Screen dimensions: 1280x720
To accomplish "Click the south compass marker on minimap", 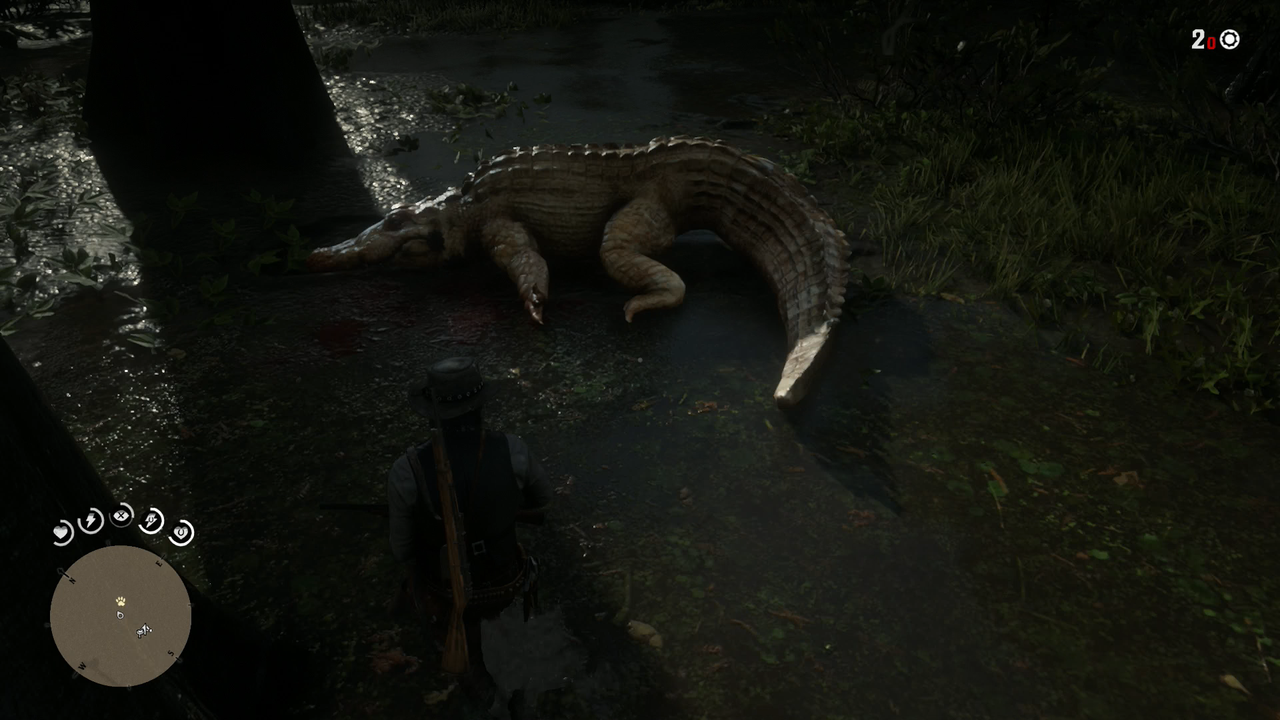I will 172,652.
